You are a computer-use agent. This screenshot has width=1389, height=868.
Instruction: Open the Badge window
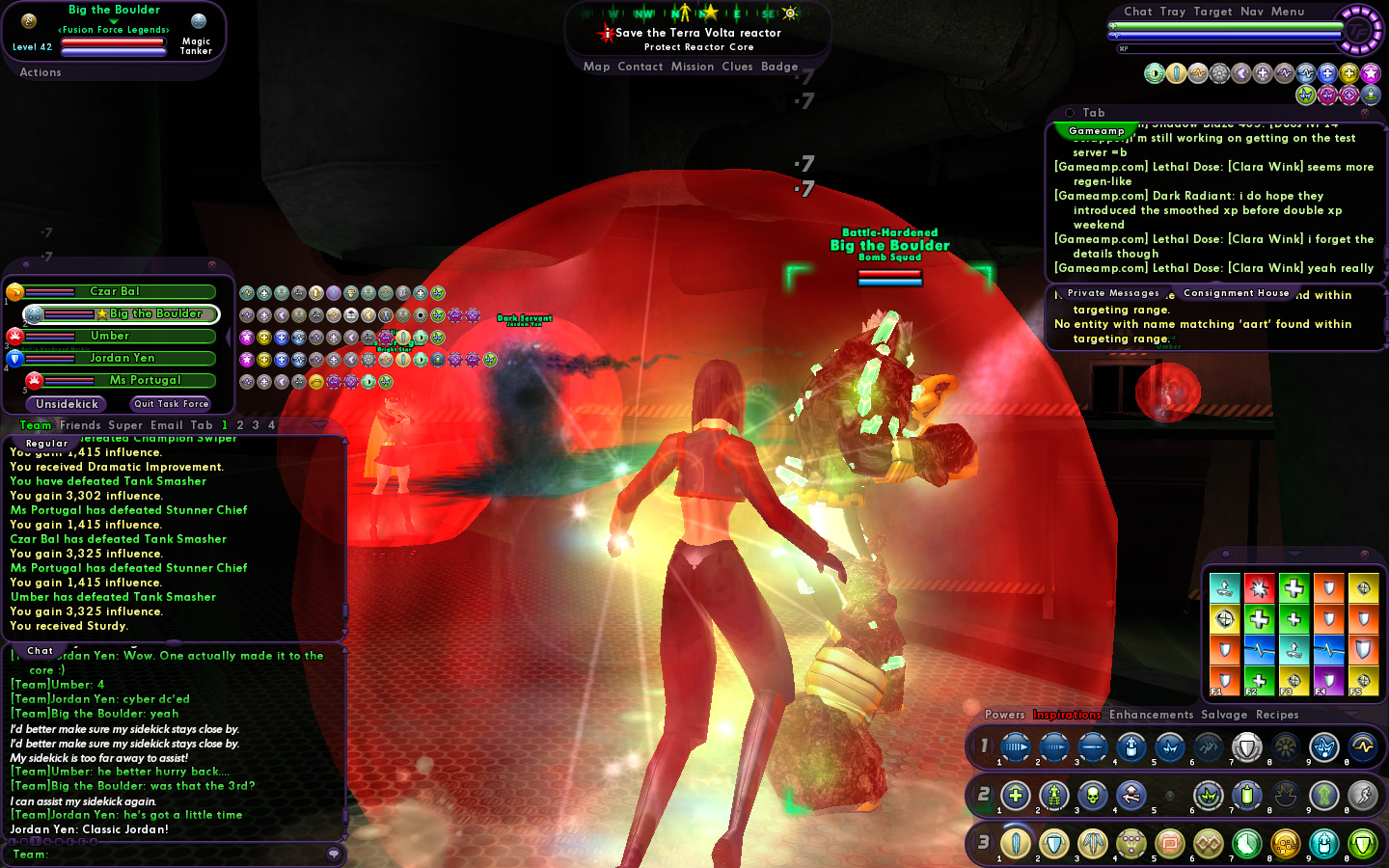point(779,67)
